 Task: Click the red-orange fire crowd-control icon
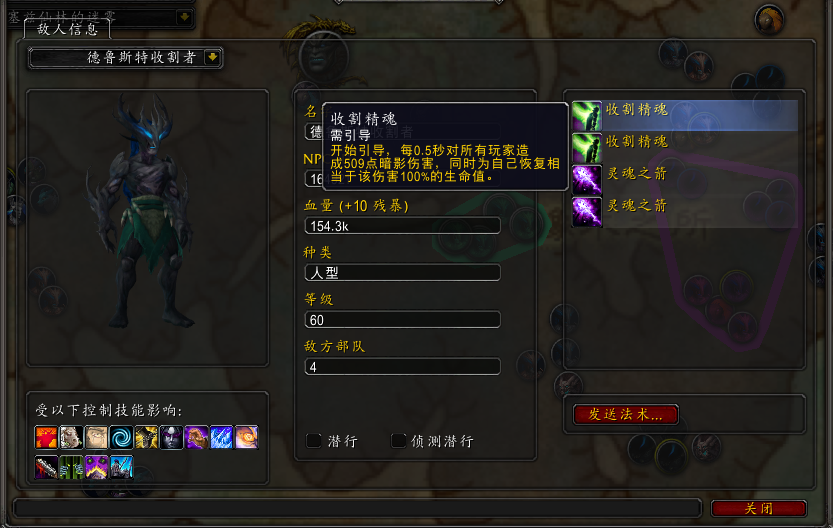[x=46, y=437]
